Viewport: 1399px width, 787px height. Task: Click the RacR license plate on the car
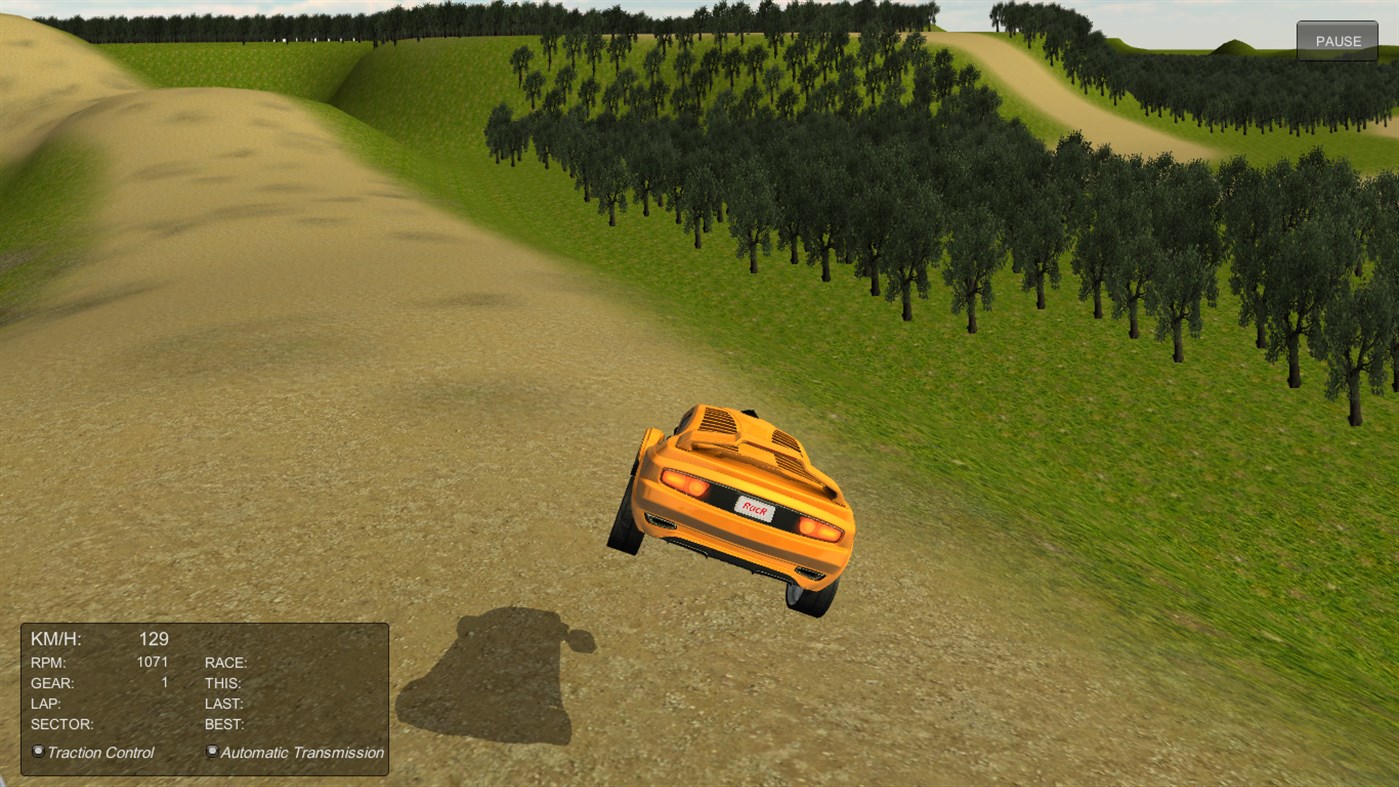(753, 507)
